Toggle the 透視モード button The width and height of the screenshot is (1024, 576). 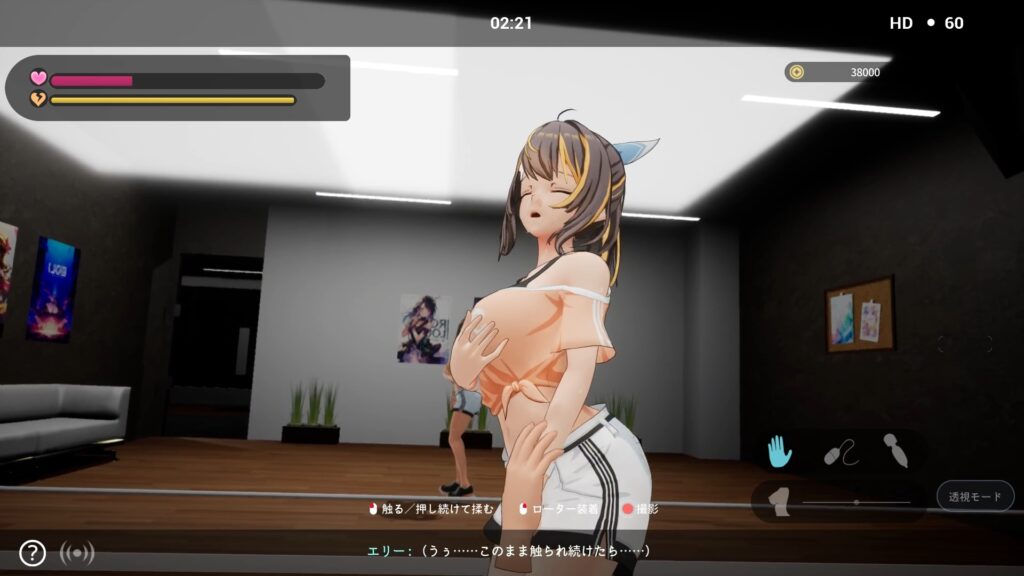pos(975,496)
